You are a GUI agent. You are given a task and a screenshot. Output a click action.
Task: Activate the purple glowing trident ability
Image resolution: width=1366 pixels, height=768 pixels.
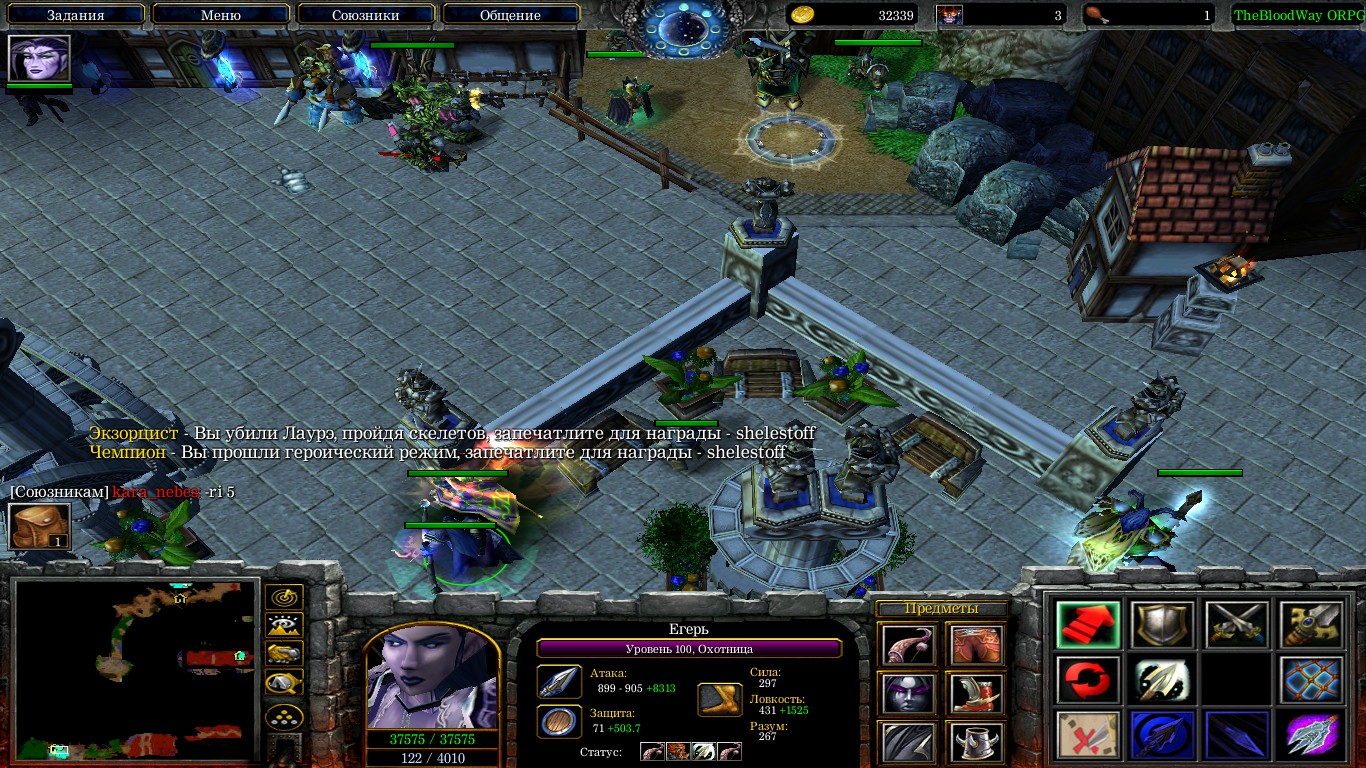point(1311,735)
